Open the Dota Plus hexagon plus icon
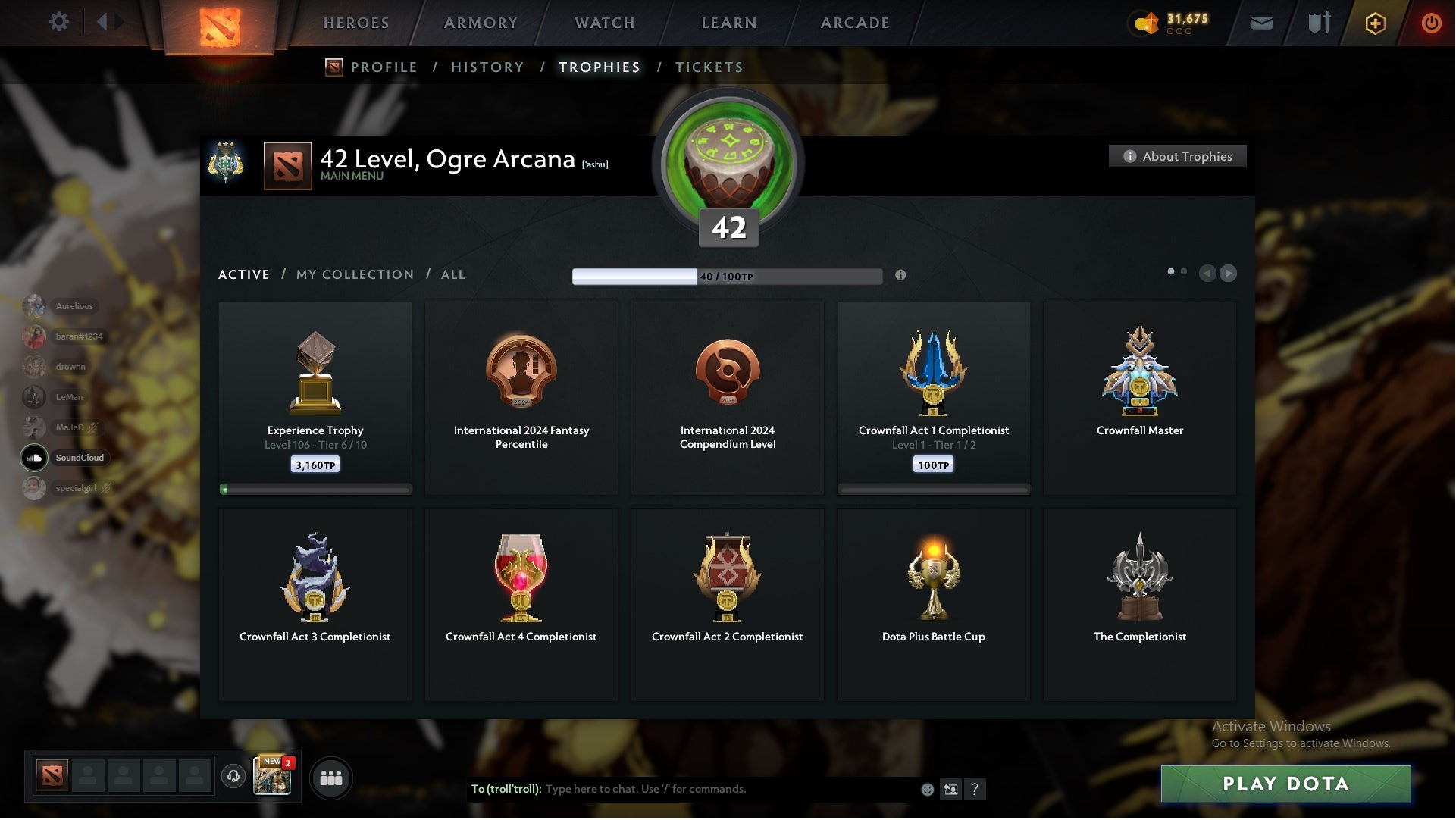The height and width of the screenshot is (820, 1456). pos(1374,23)
